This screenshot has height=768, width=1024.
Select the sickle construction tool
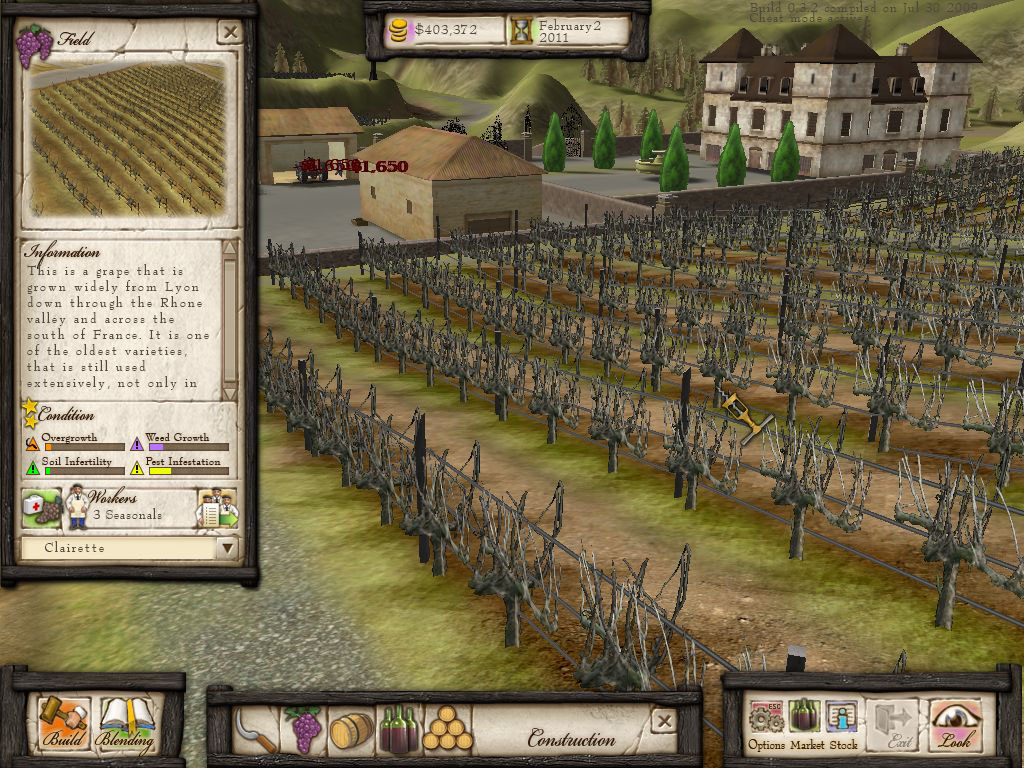[x=255, y=730]
